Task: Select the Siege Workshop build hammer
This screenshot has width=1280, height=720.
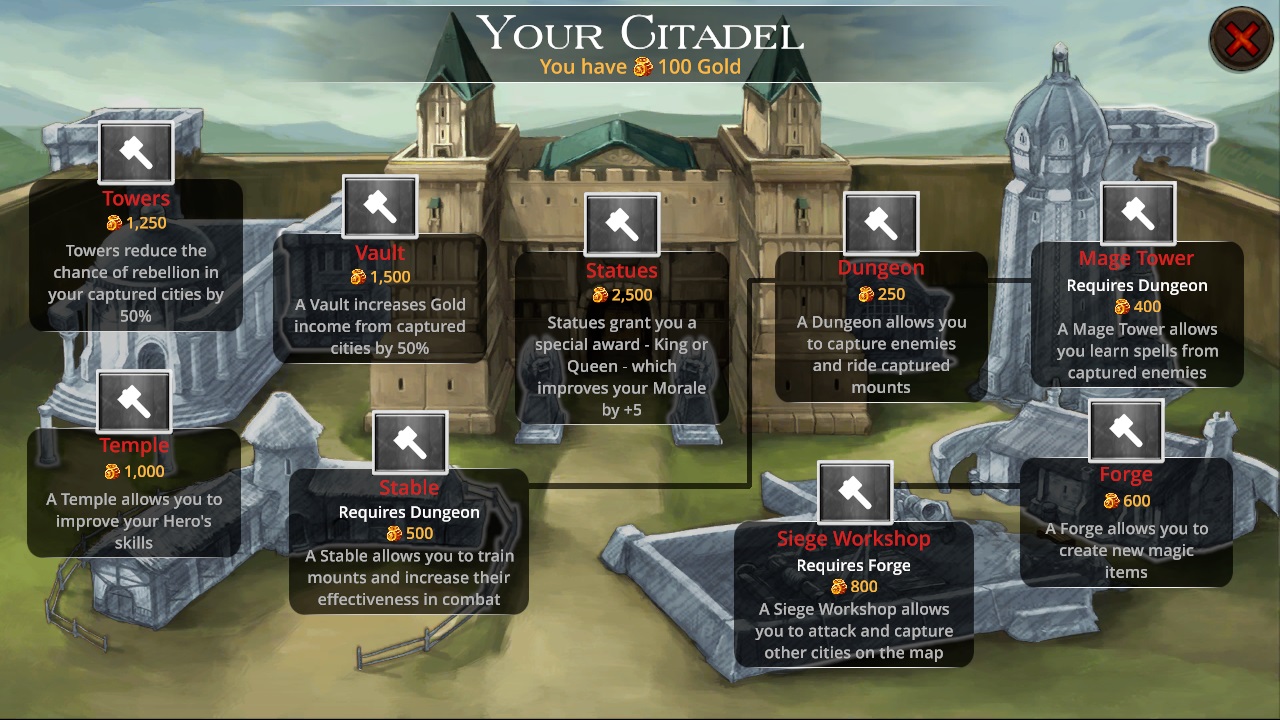Action: pos(854,493)
